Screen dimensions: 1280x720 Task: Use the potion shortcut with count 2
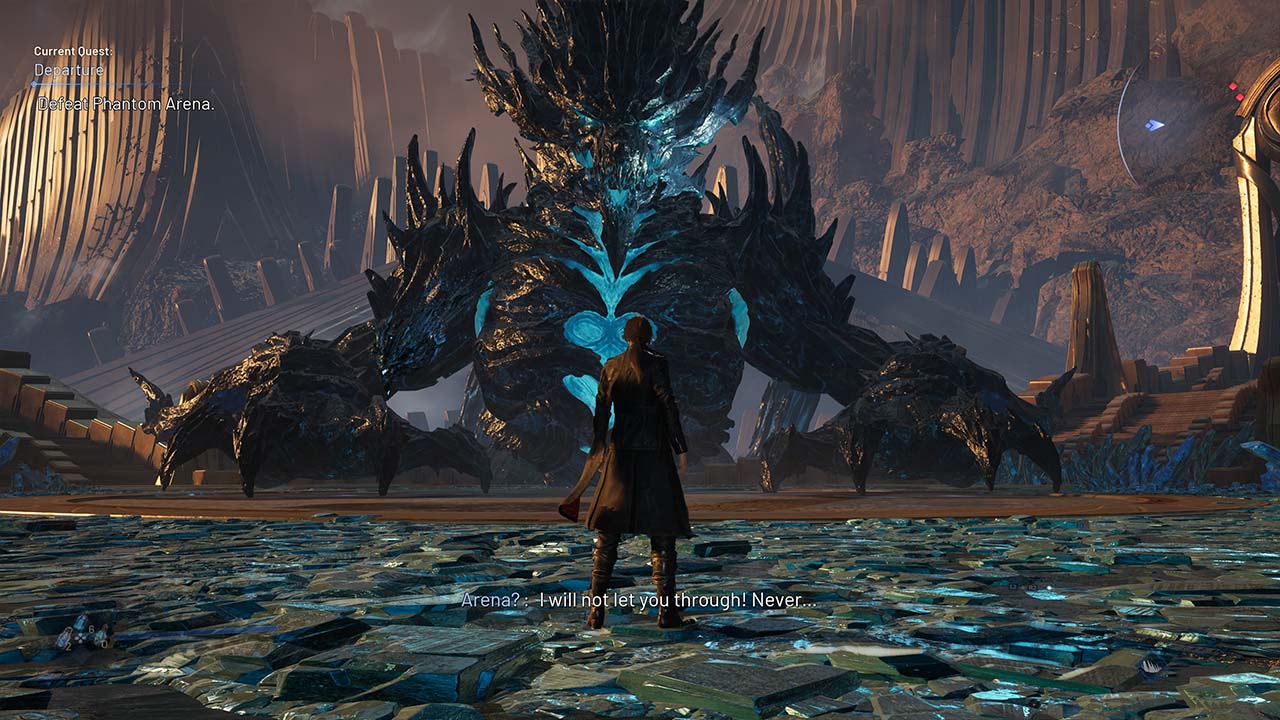63,640
